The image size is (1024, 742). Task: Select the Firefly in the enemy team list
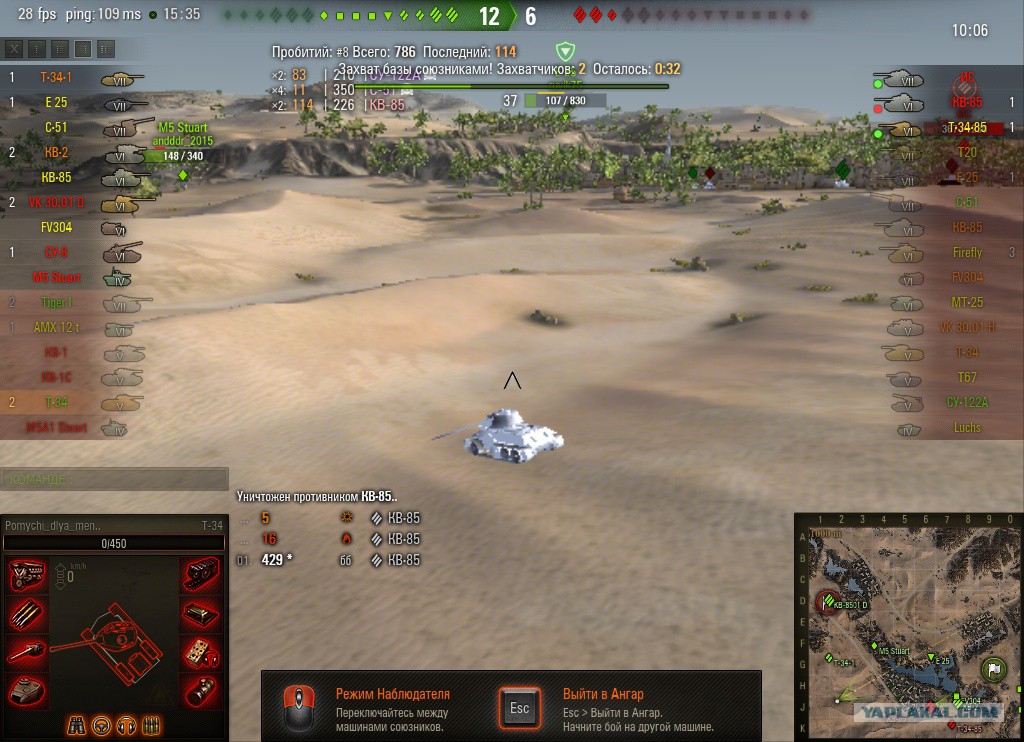pyautogui.click(x=966, y=253)
